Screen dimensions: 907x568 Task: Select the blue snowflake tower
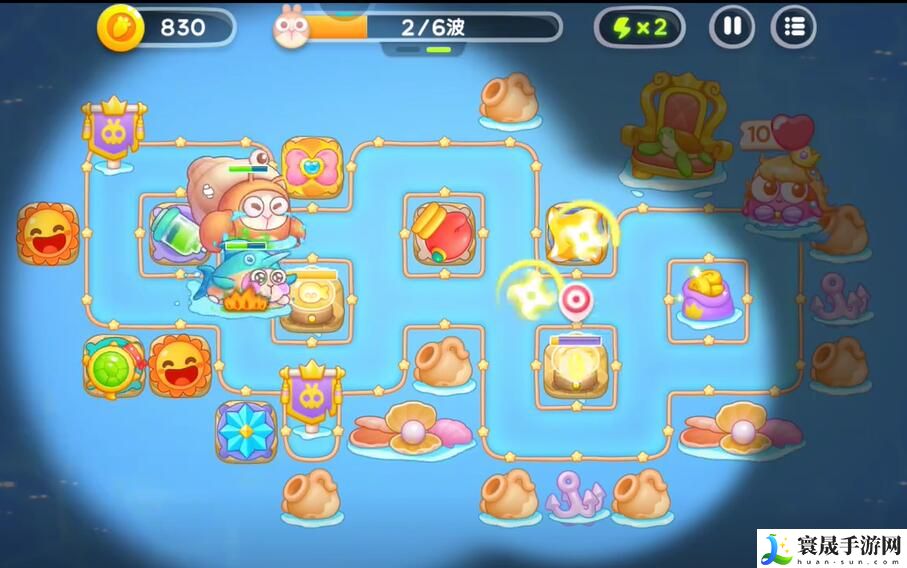click(245, 431)
